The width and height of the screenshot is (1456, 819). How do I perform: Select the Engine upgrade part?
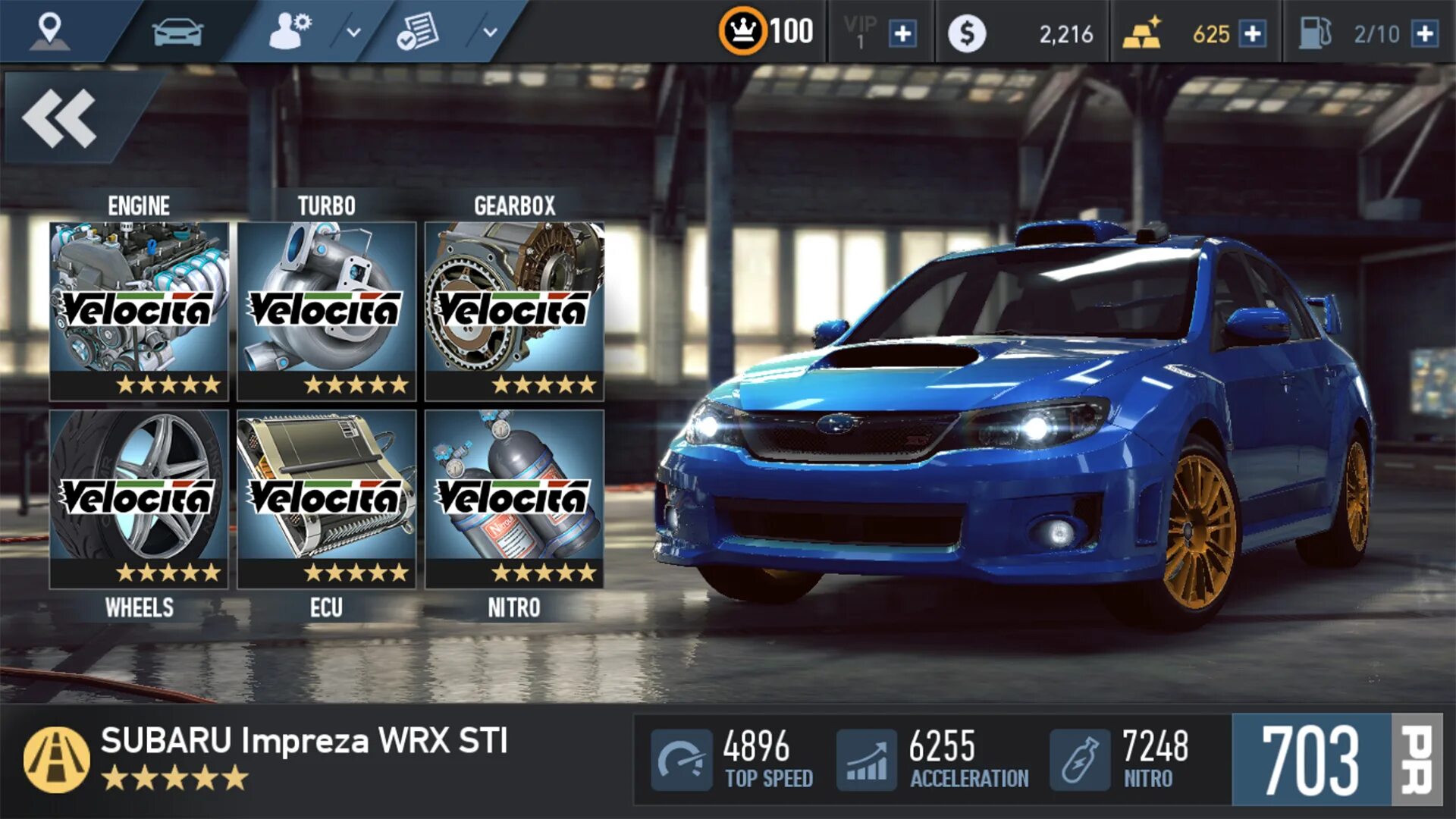139,310
